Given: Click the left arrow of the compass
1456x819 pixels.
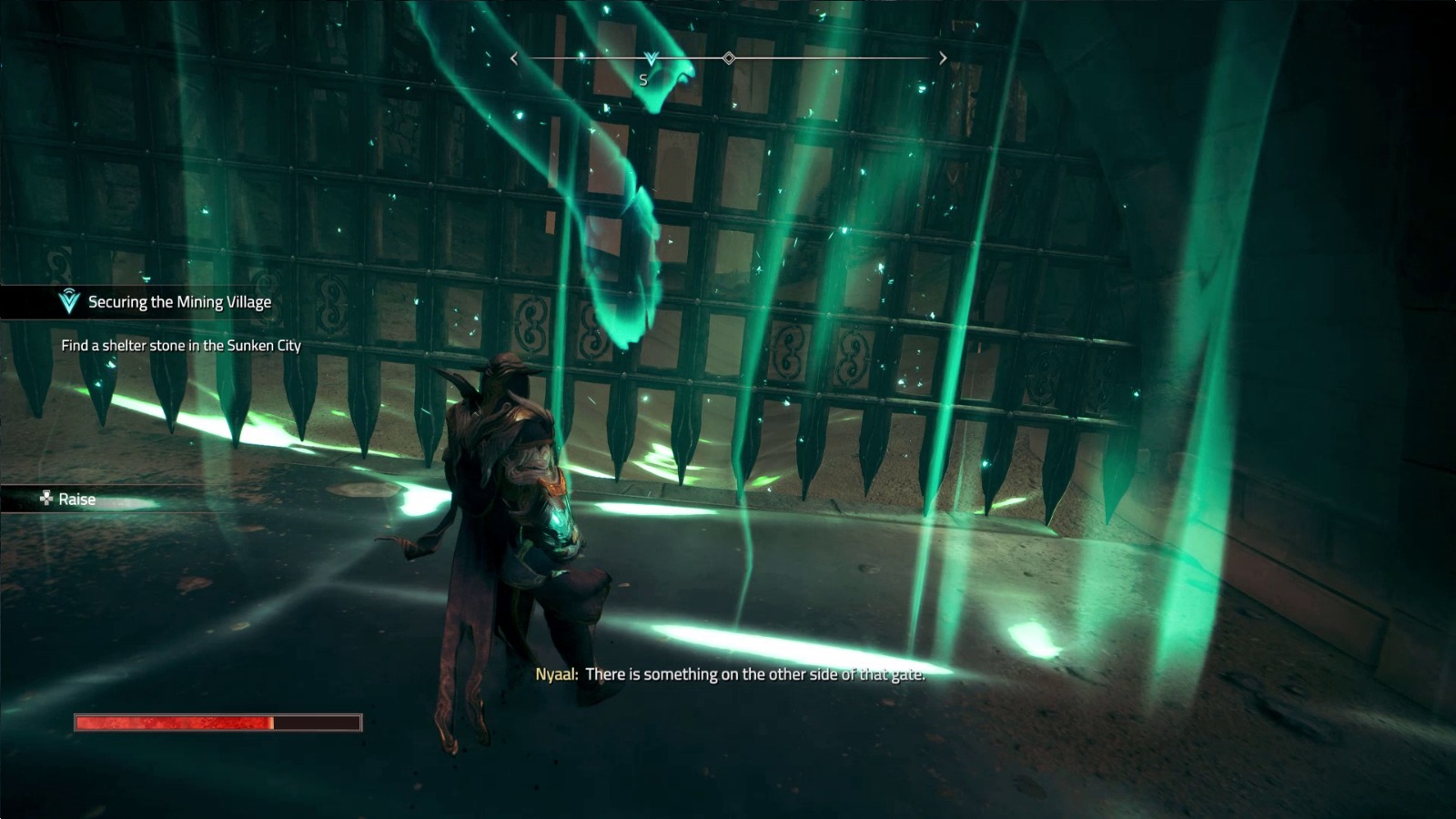Looking at the screenshot, I should pyautogui.click(x=514, y=58).
